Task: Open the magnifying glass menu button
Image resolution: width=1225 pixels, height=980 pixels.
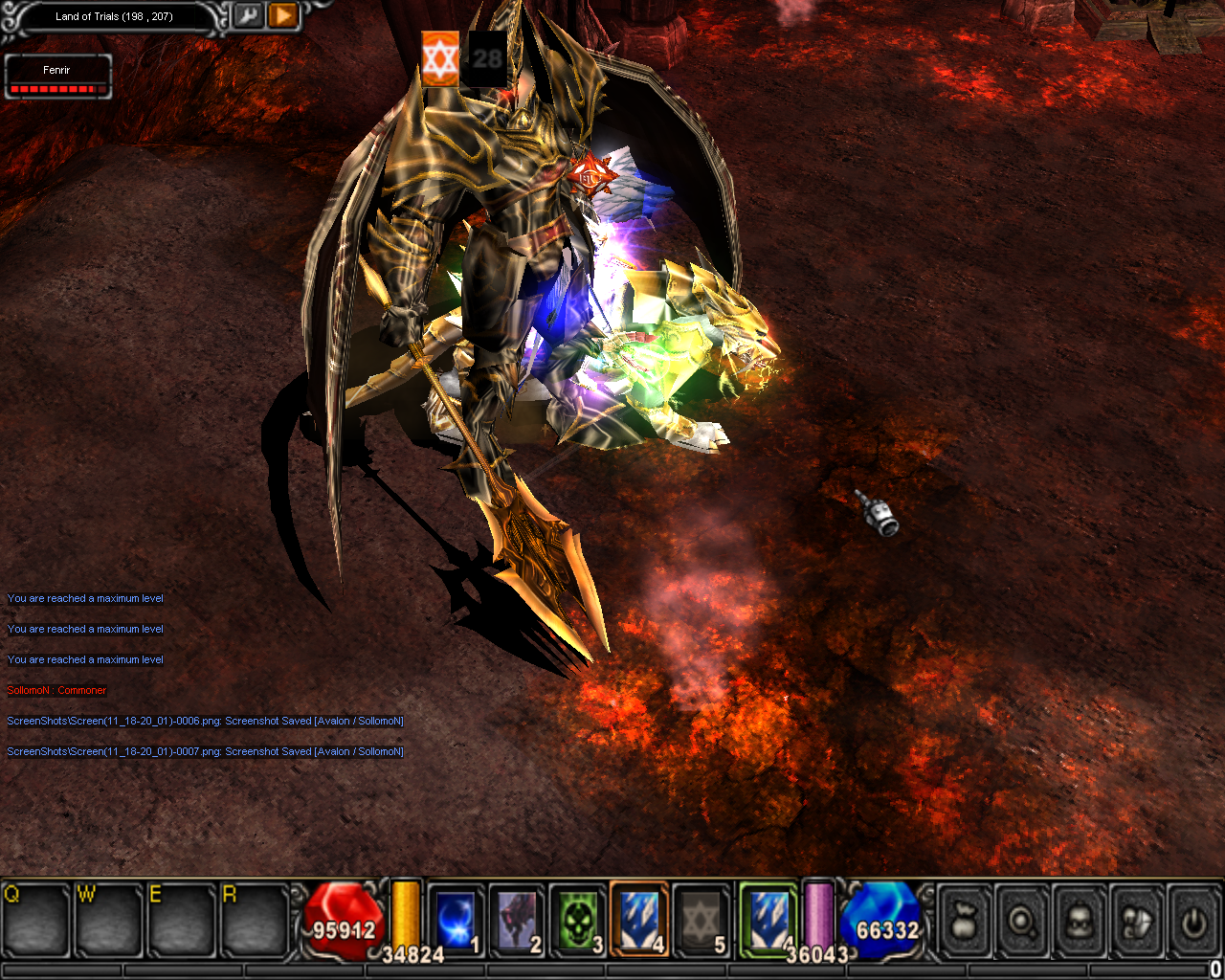Action: (x=1022, y=922)
